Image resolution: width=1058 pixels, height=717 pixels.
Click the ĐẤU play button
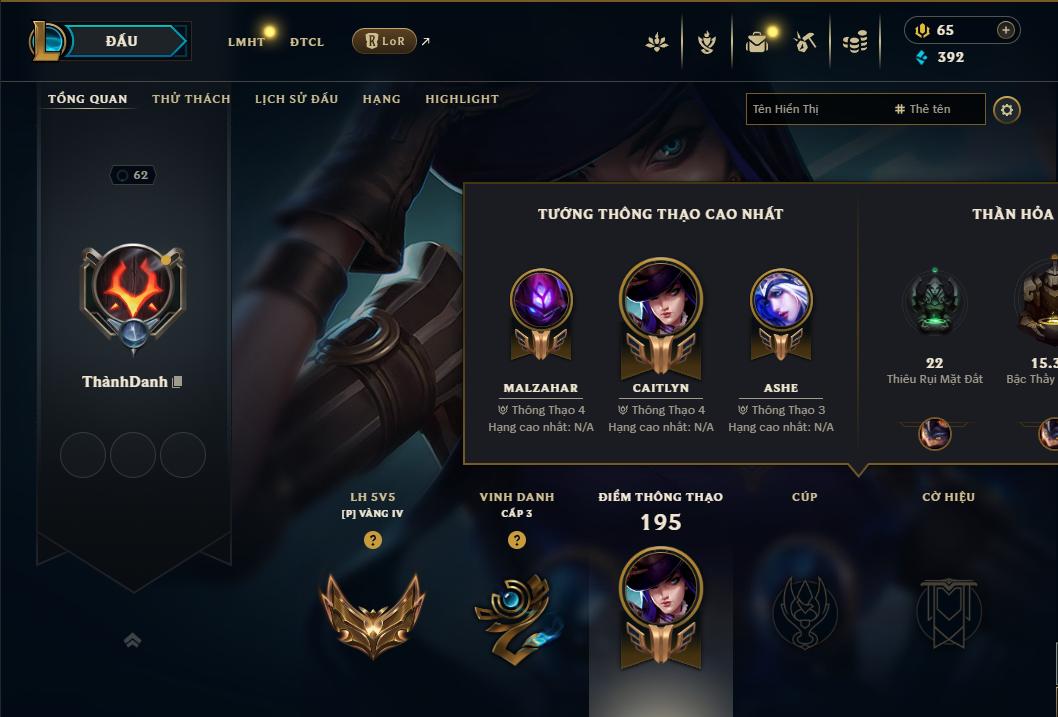122,41
